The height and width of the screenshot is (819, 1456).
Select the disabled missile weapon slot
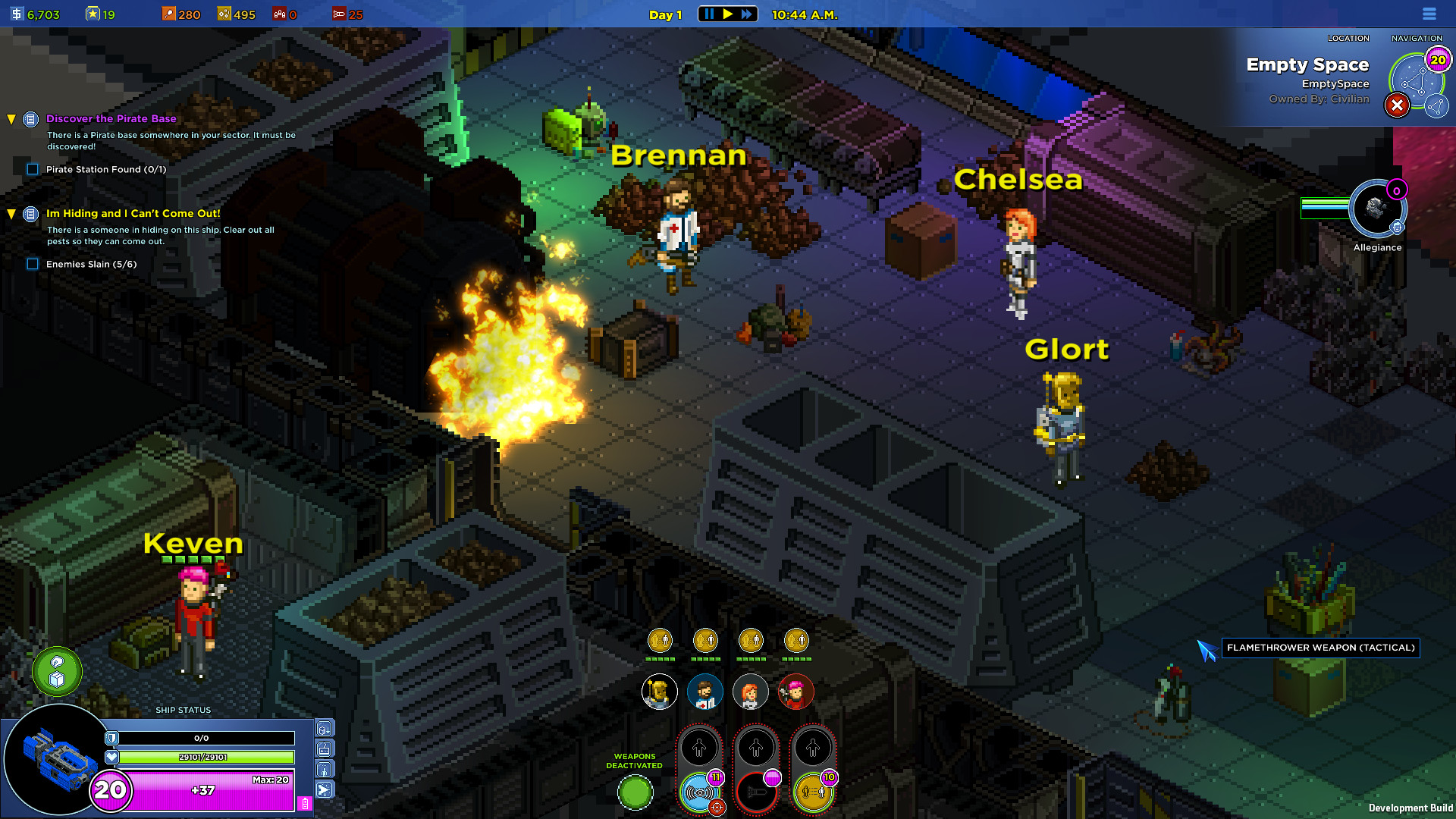tap(756, 793)
